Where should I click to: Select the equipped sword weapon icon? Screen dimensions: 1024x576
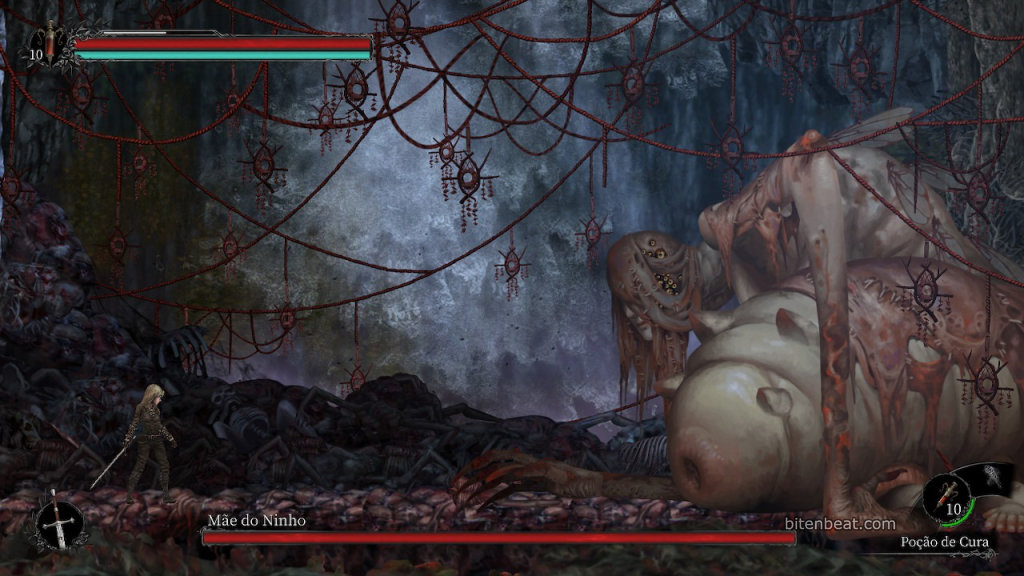pyautogui.click(x=58, y=522)
